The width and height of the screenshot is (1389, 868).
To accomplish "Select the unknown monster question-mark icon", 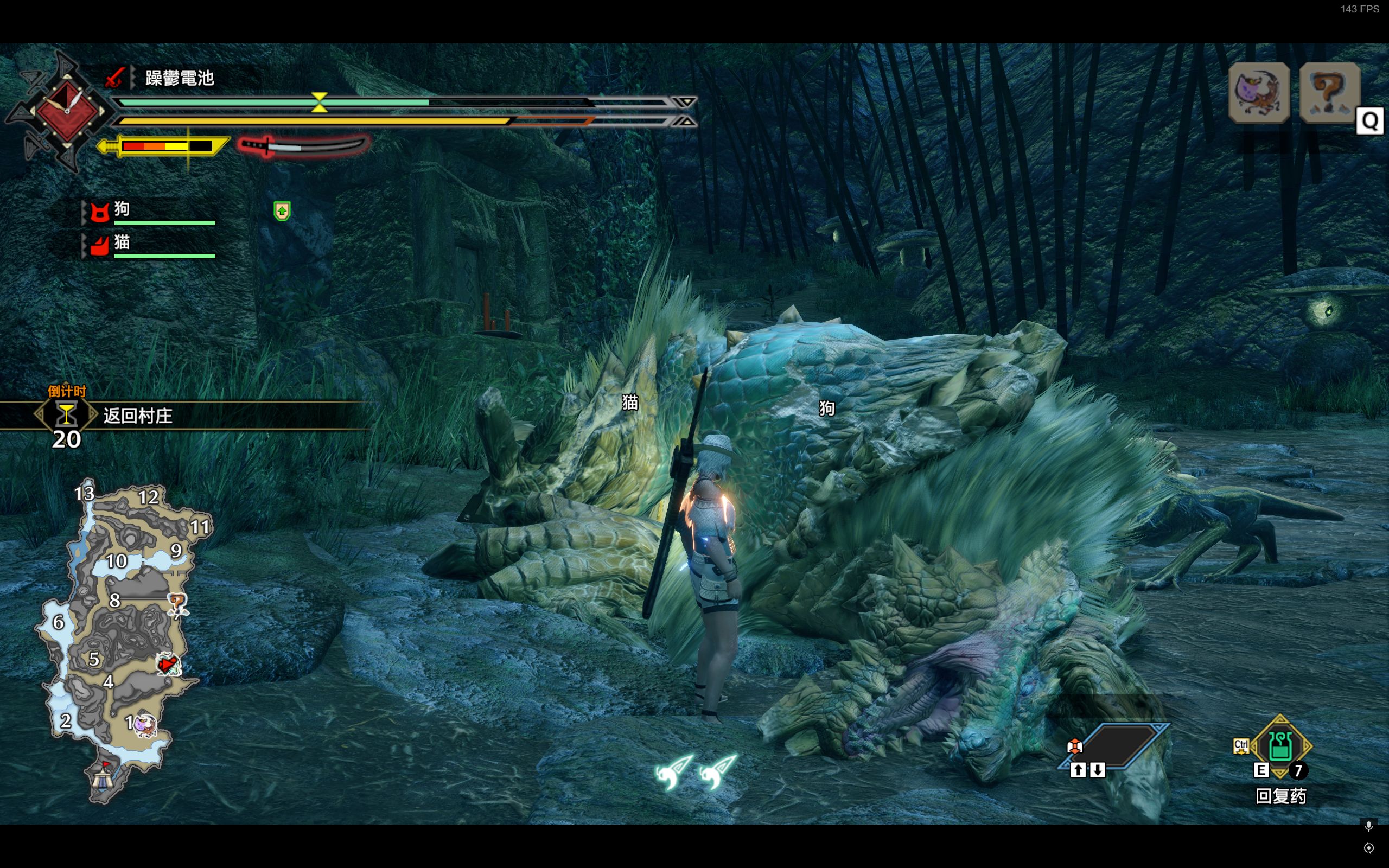I will click(x=1329, y=93).
